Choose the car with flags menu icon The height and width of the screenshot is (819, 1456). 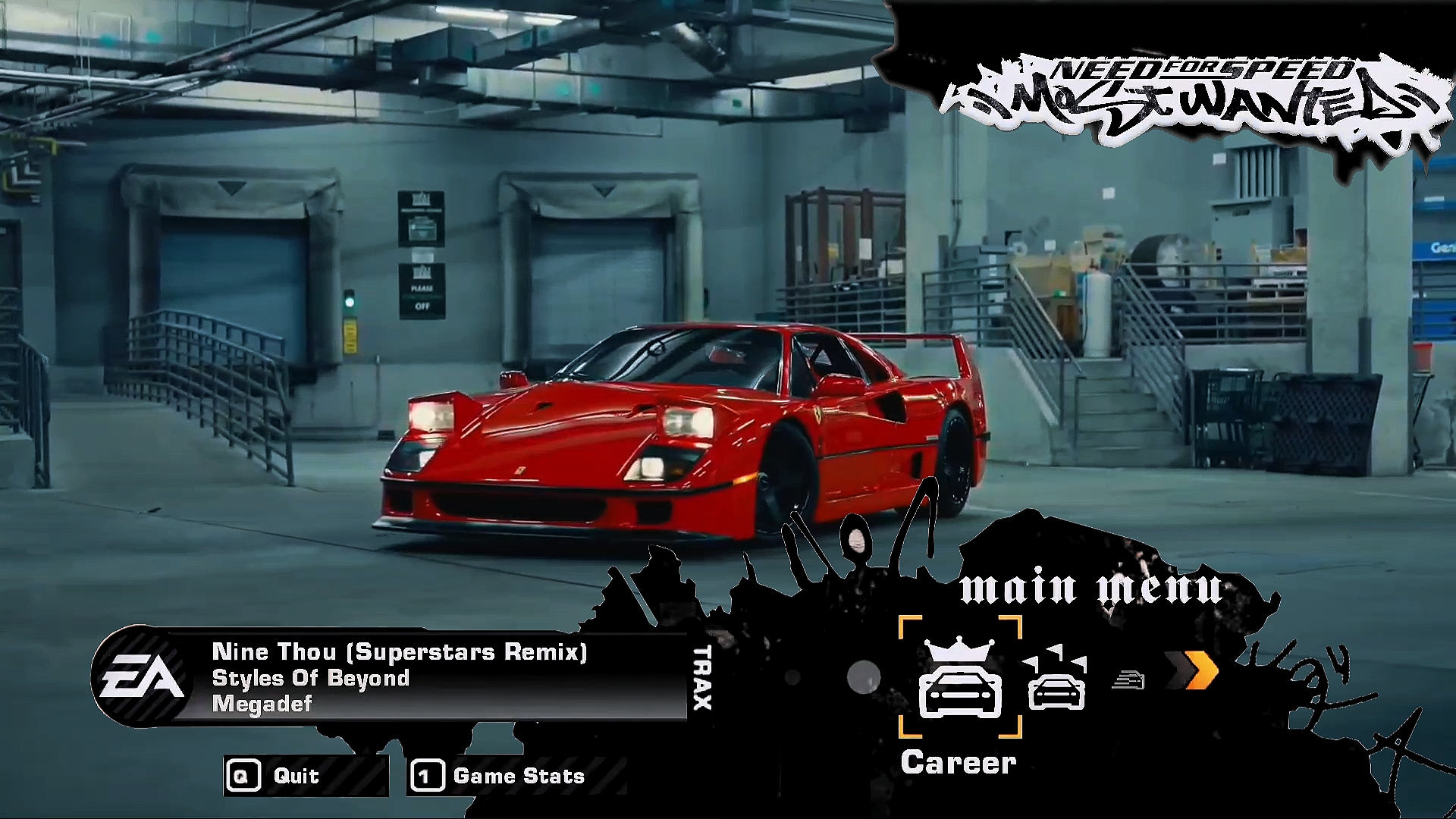click(1056, 679)
